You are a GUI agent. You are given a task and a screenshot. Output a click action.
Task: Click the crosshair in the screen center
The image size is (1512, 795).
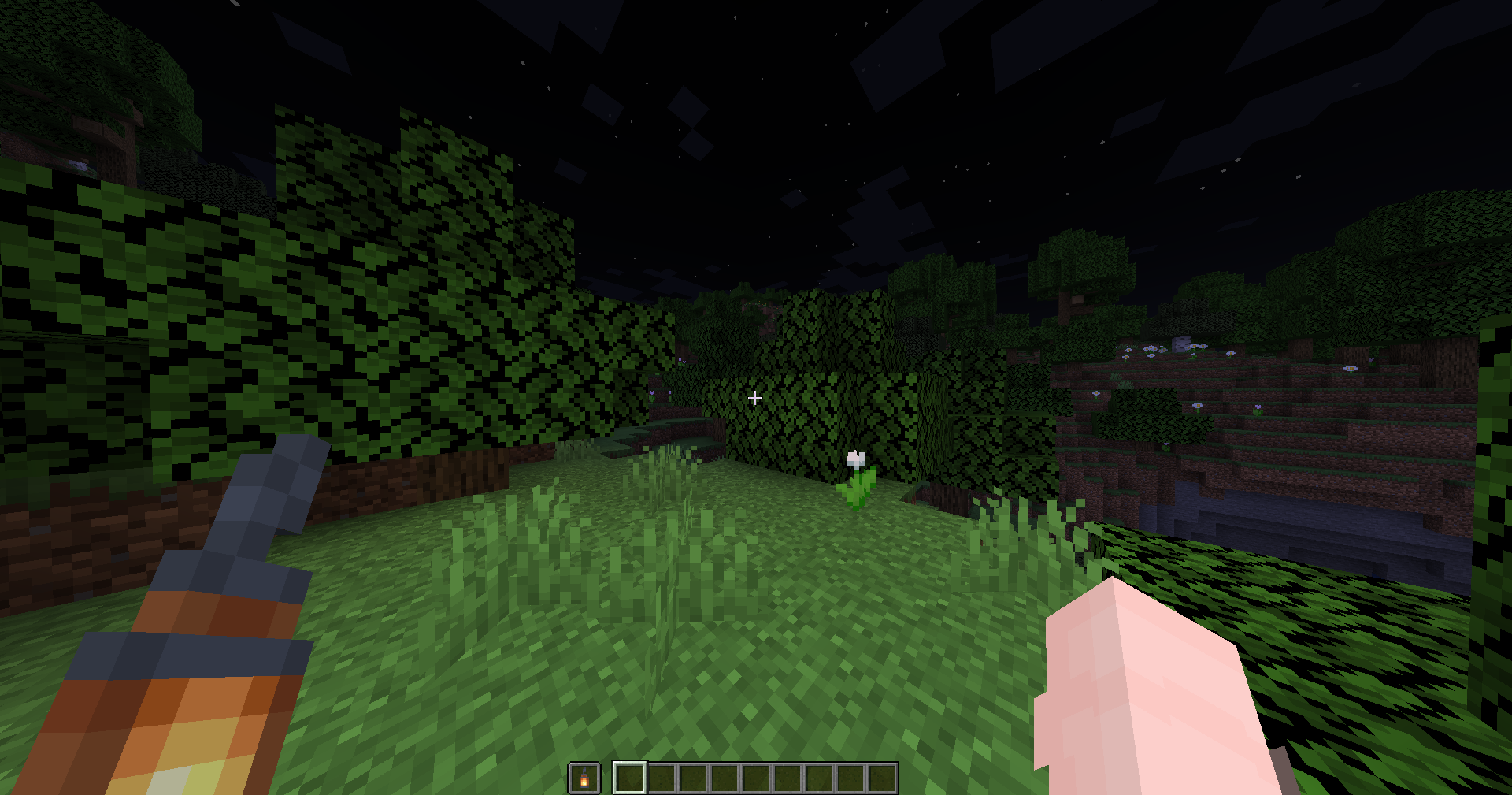[754, 398]
